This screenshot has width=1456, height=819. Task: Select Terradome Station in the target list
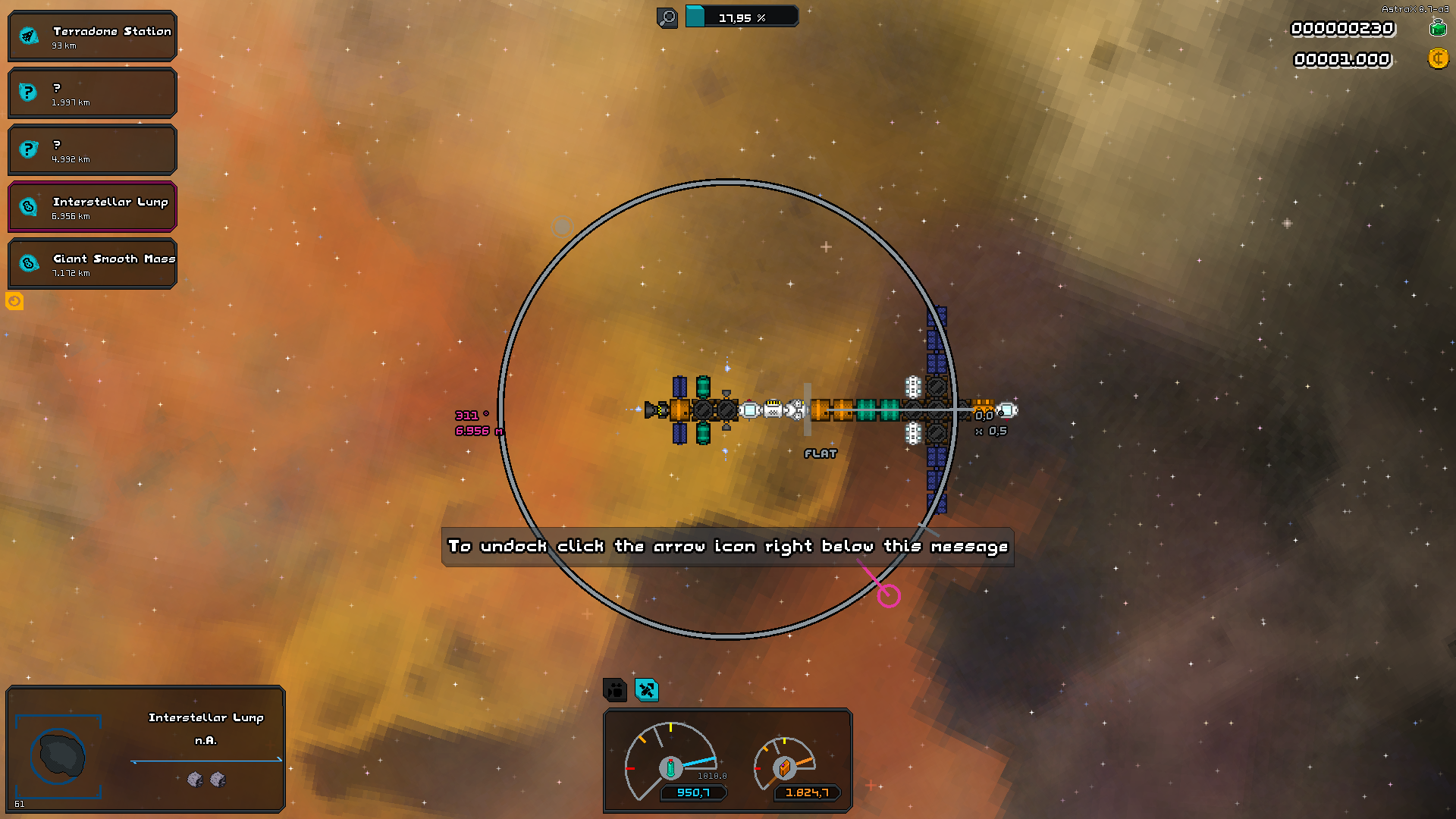click(x=93, y=36)
